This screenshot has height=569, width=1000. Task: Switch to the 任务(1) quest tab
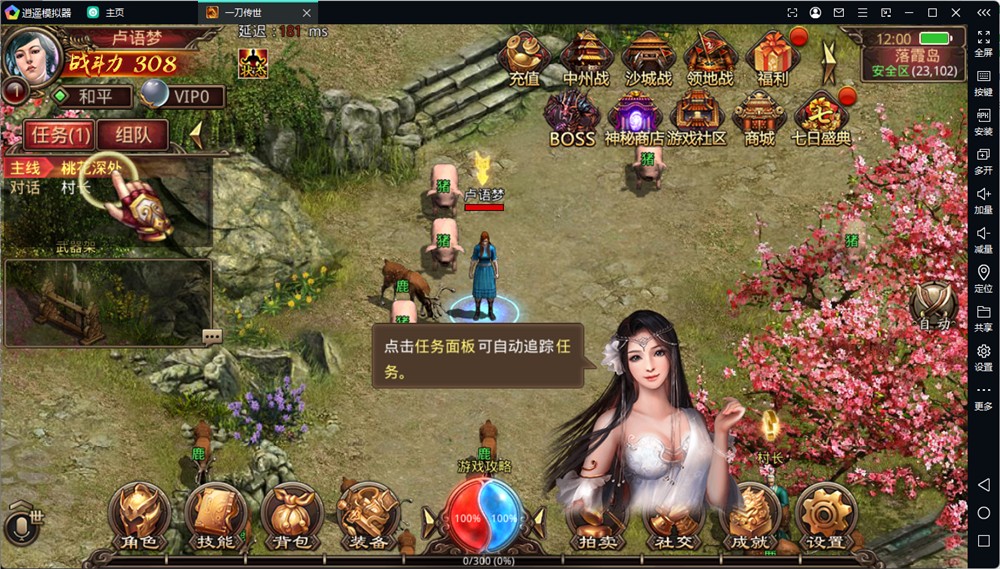click(62, 135)
